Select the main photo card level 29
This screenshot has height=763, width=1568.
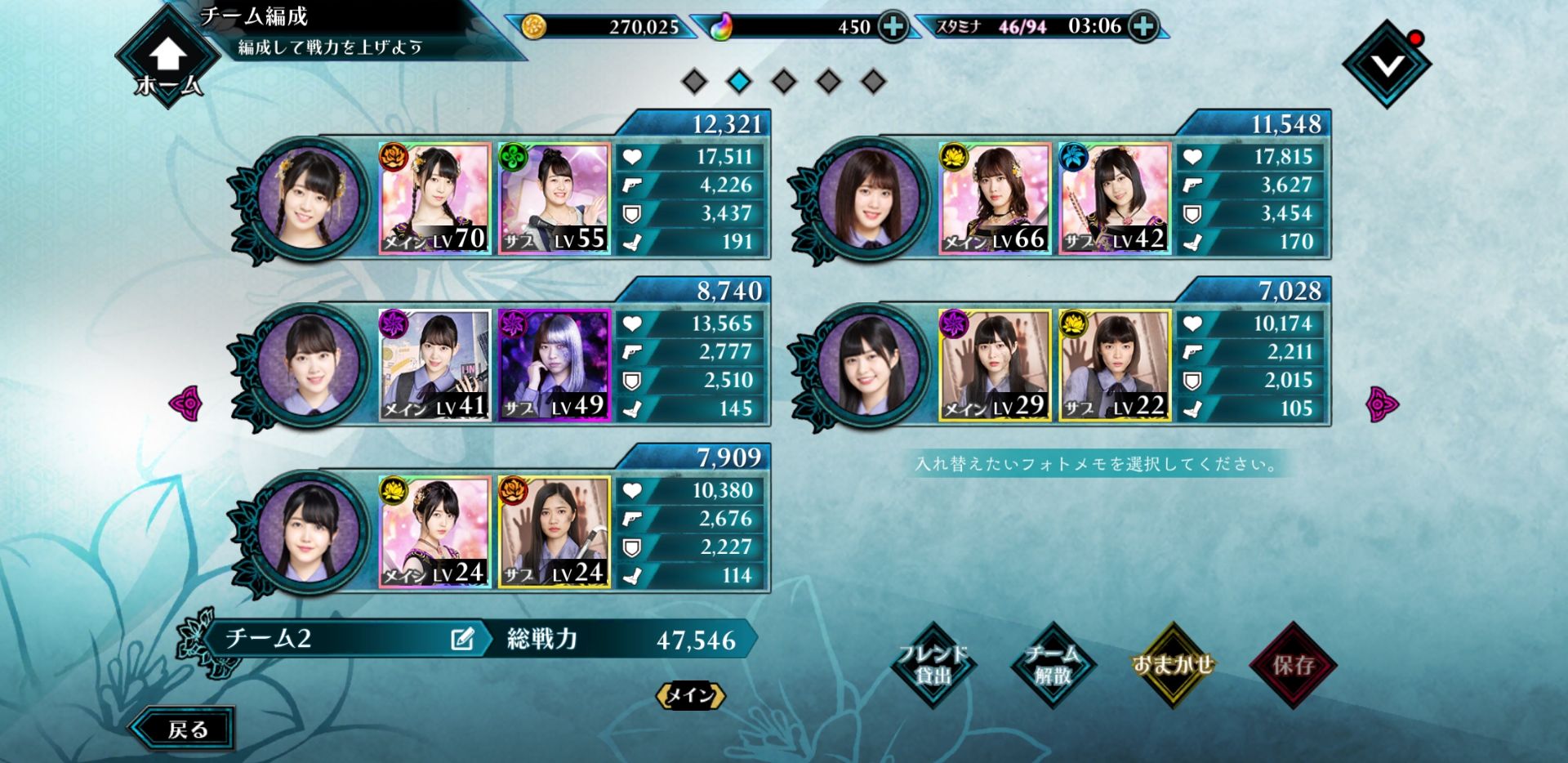point(995,365)
